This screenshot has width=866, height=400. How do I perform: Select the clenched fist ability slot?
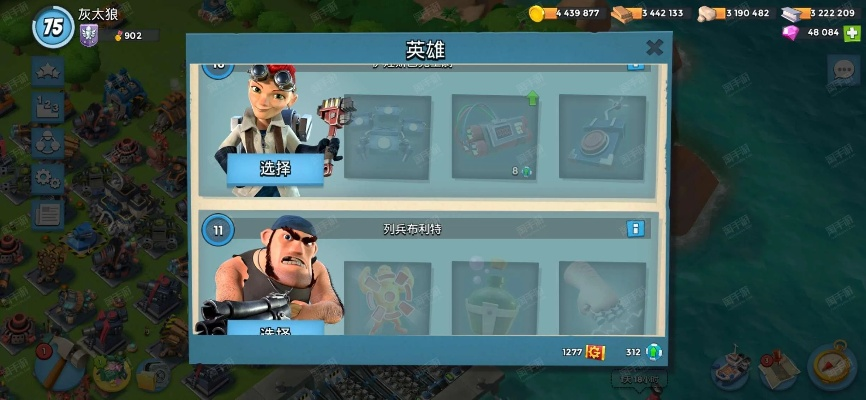602,297
